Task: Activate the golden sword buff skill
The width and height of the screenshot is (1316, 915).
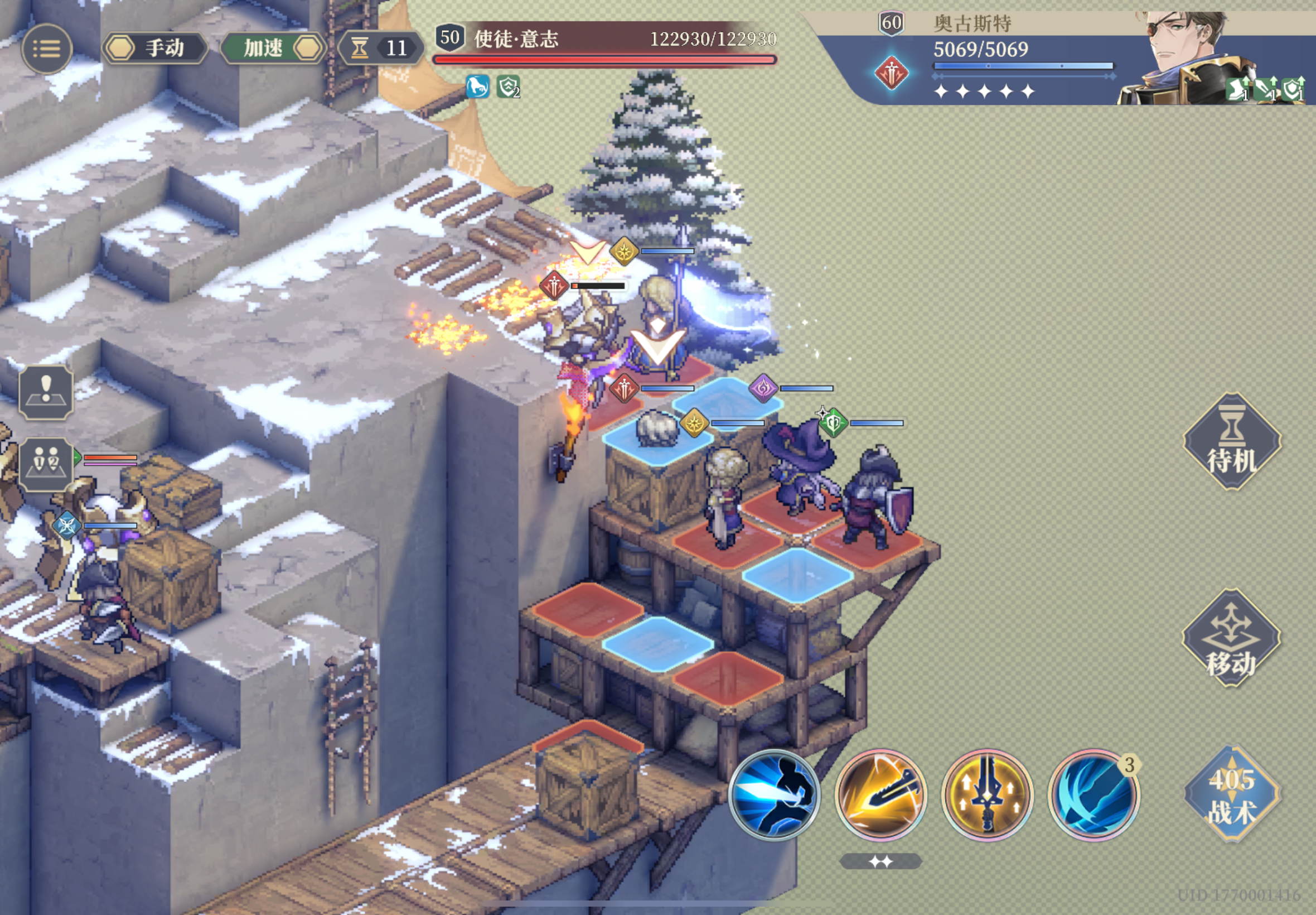Action: point(987,795)
